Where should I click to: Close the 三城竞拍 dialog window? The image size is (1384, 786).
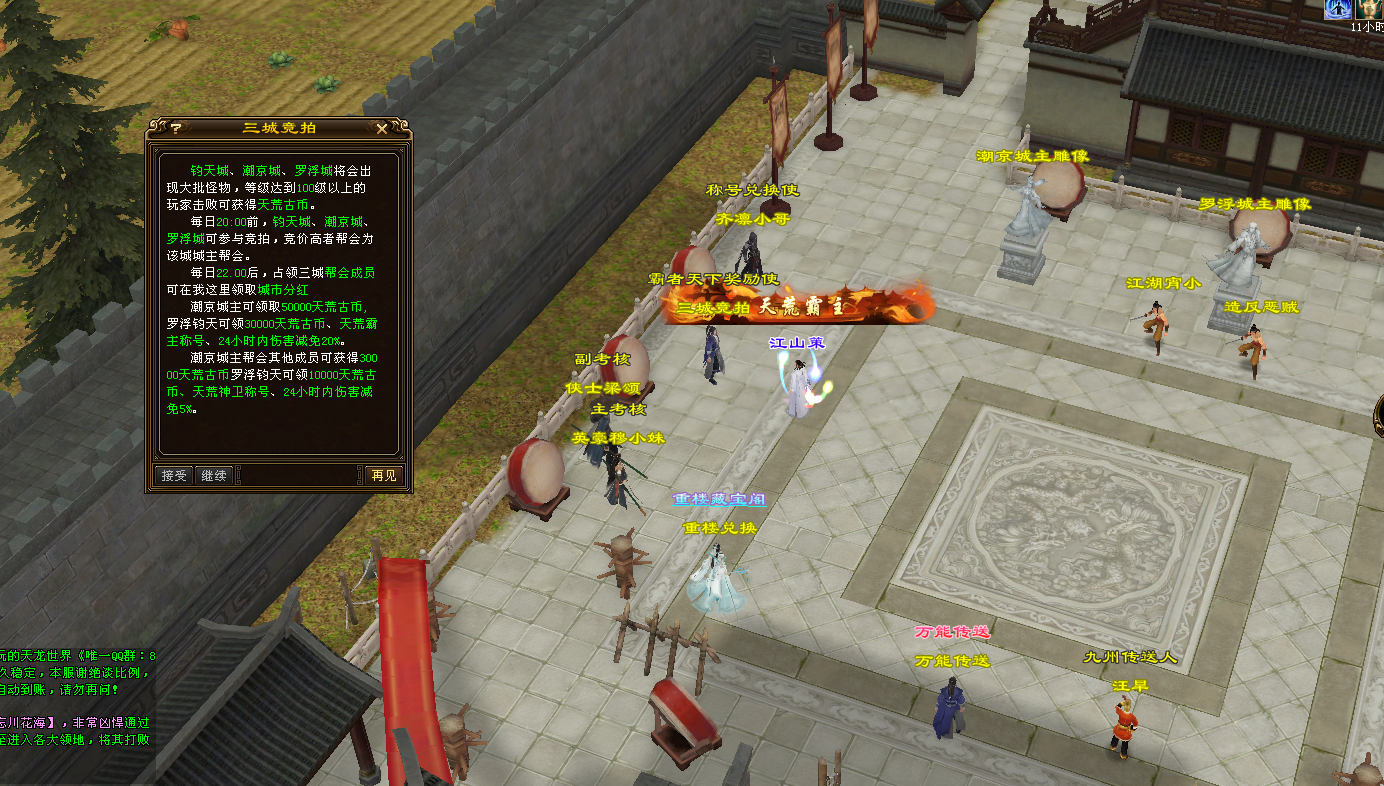381,128
